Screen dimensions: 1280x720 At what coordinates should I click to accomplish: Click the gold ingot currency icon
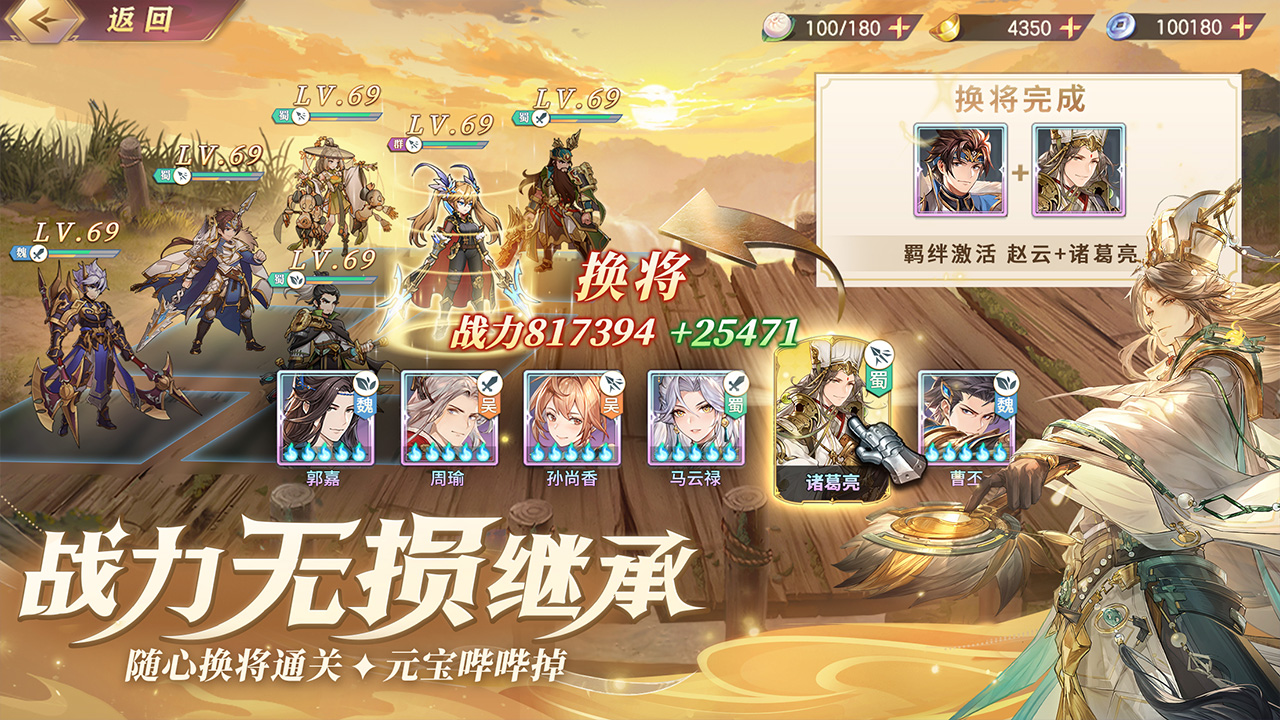(x=945, y=28)
